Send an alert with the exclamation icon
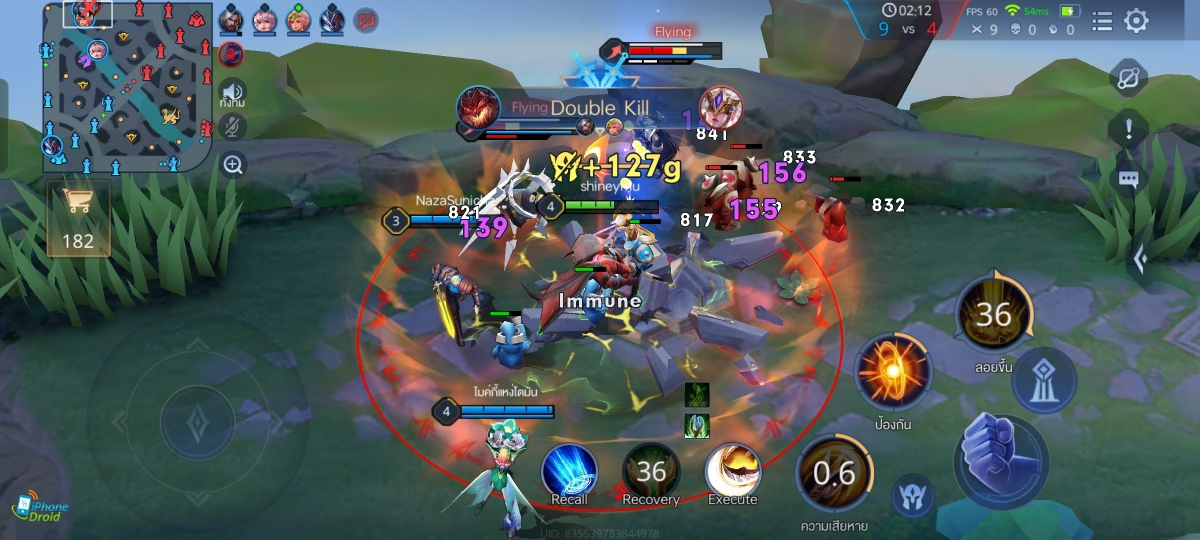 (x=1128, y=128)
